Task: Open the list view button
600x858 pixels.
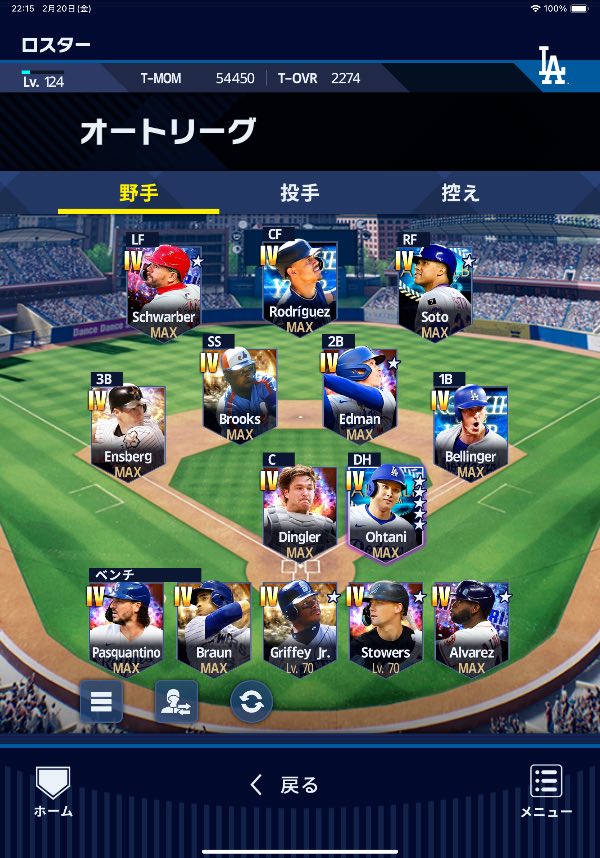Action: pos(101,701)
